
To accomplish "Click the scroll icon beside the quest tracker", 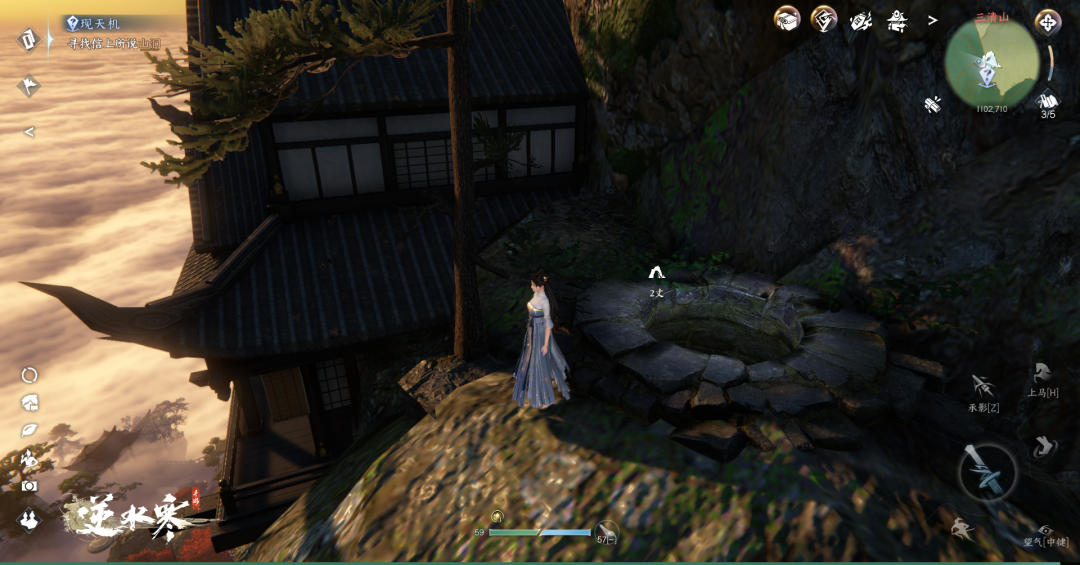I will [x=28, y=40].
